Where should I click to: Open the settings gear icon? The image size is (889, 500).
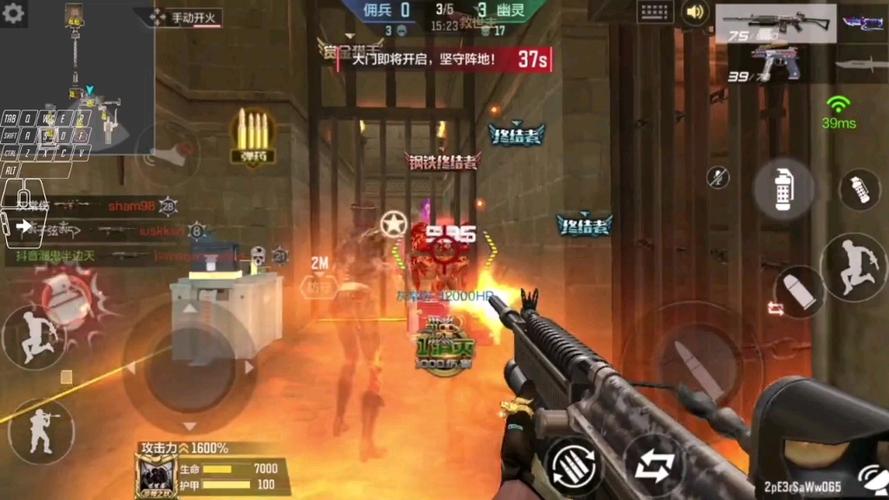click(14, 14)
